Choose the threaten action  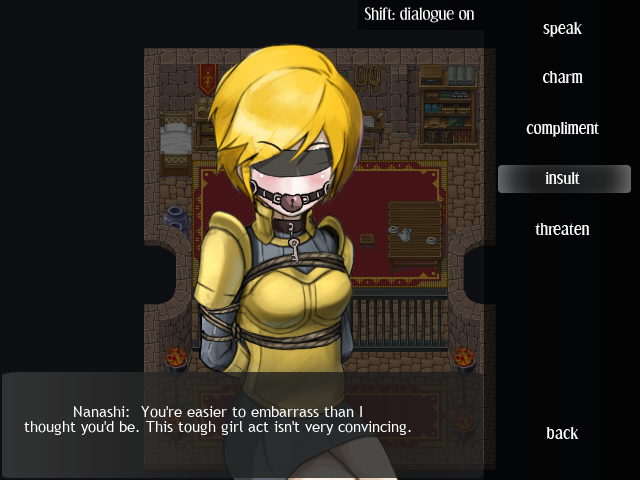pos(562,229)
